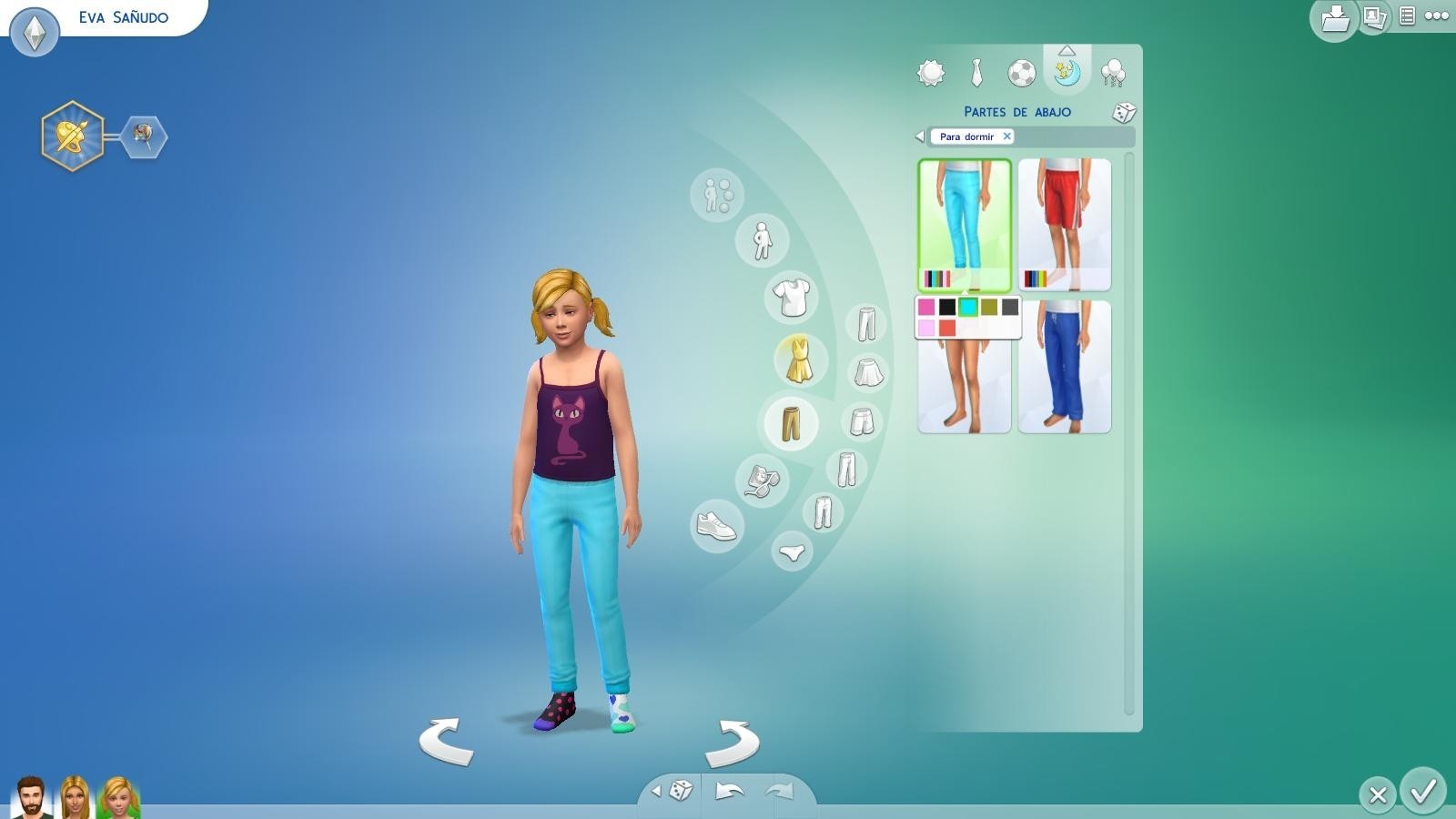Select the shoes category on the clothing wheel
Image resolution: width=1456 pixels, height=819 pixels.
tap(716, 526)
